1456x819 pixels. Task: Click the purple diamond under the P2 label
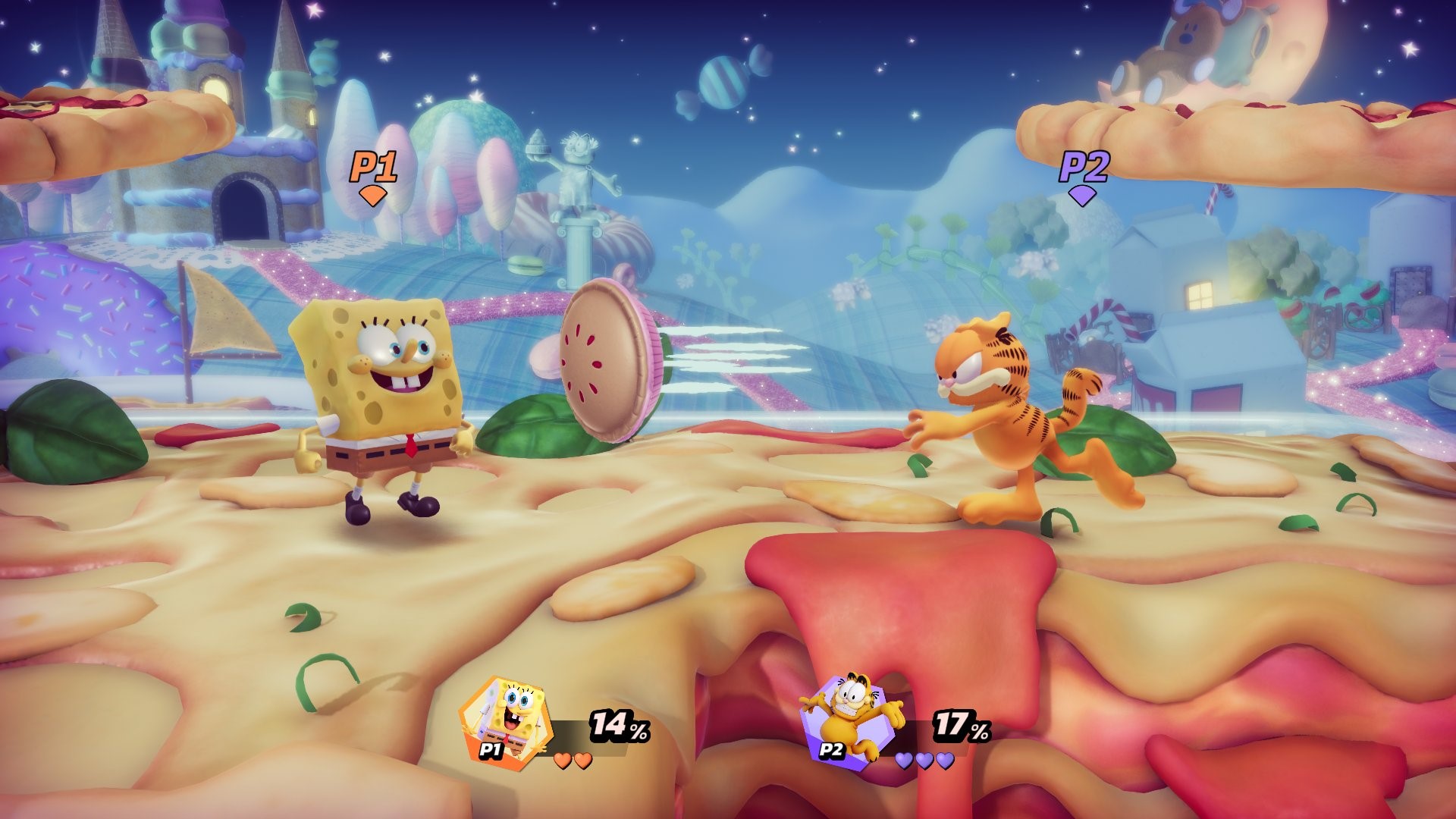(1082, 194)
